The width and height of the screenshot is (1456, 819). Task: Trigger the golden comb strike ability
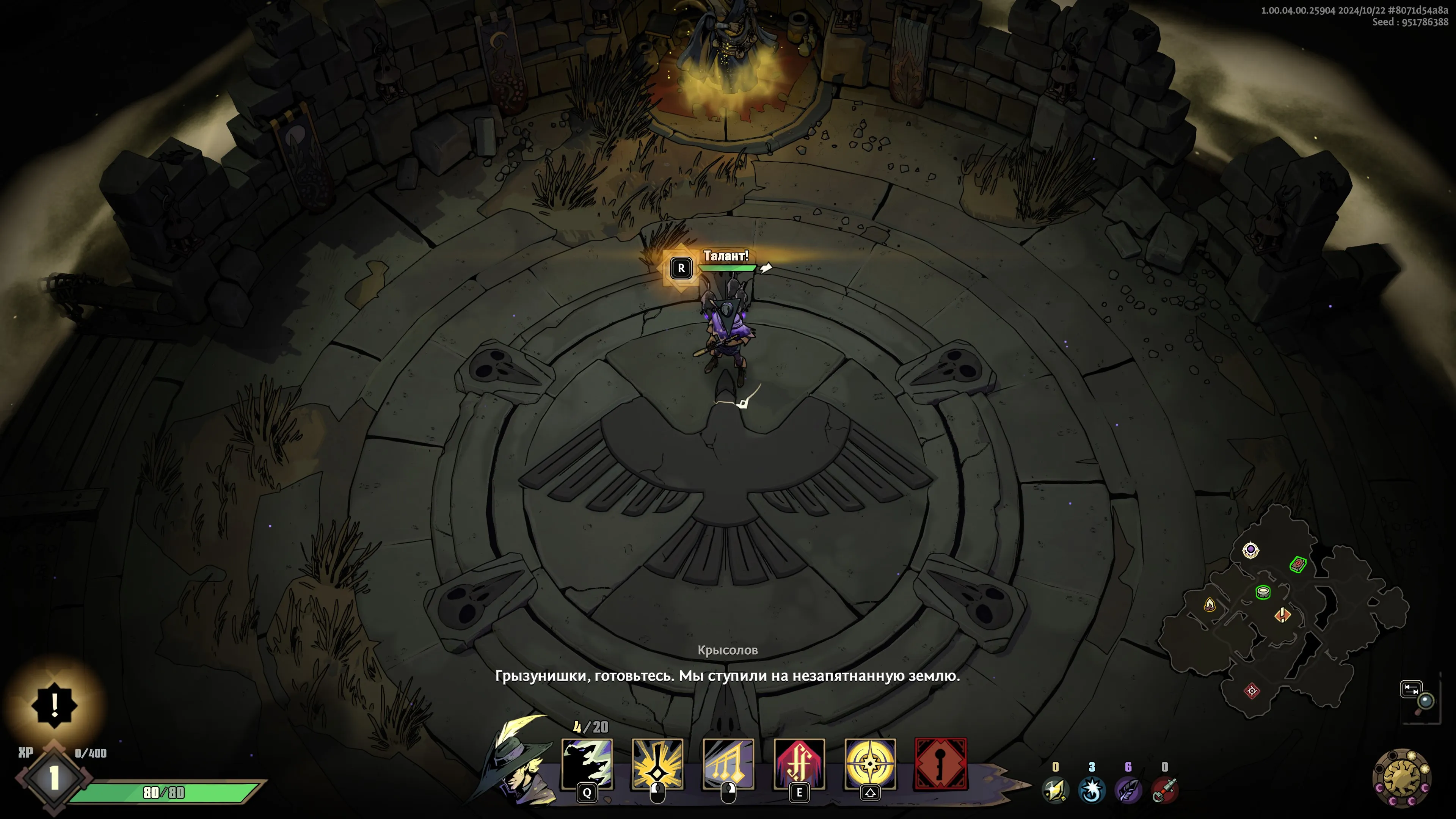click(x=728, y=763)
